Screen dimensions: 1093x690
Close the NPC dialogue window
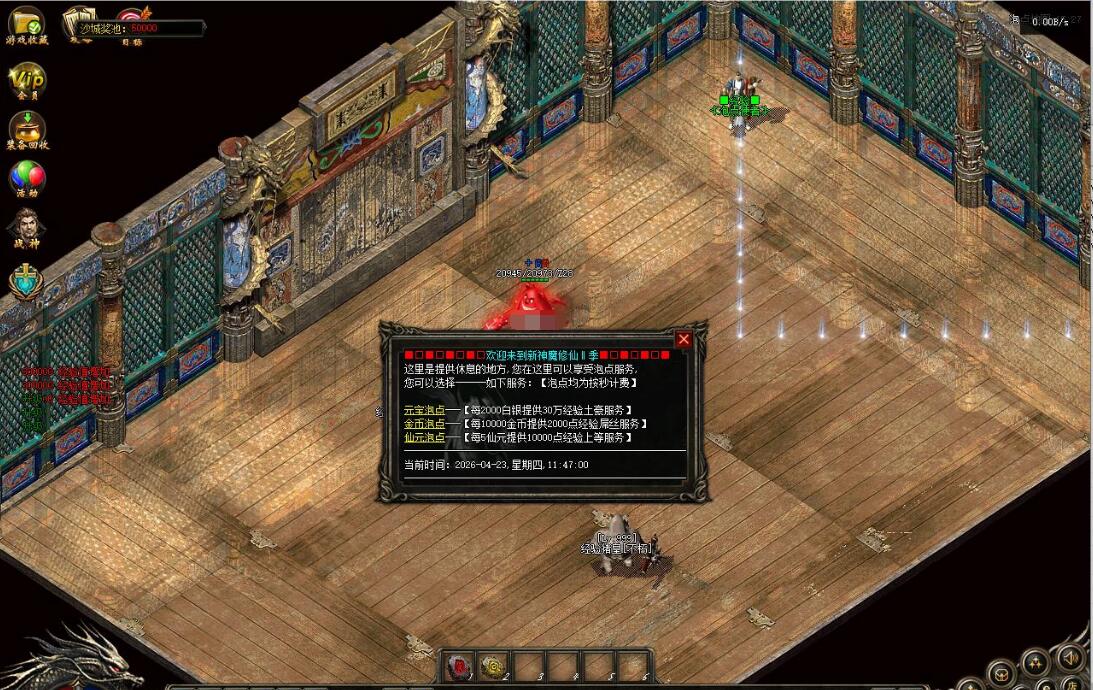tap(684, 340)
